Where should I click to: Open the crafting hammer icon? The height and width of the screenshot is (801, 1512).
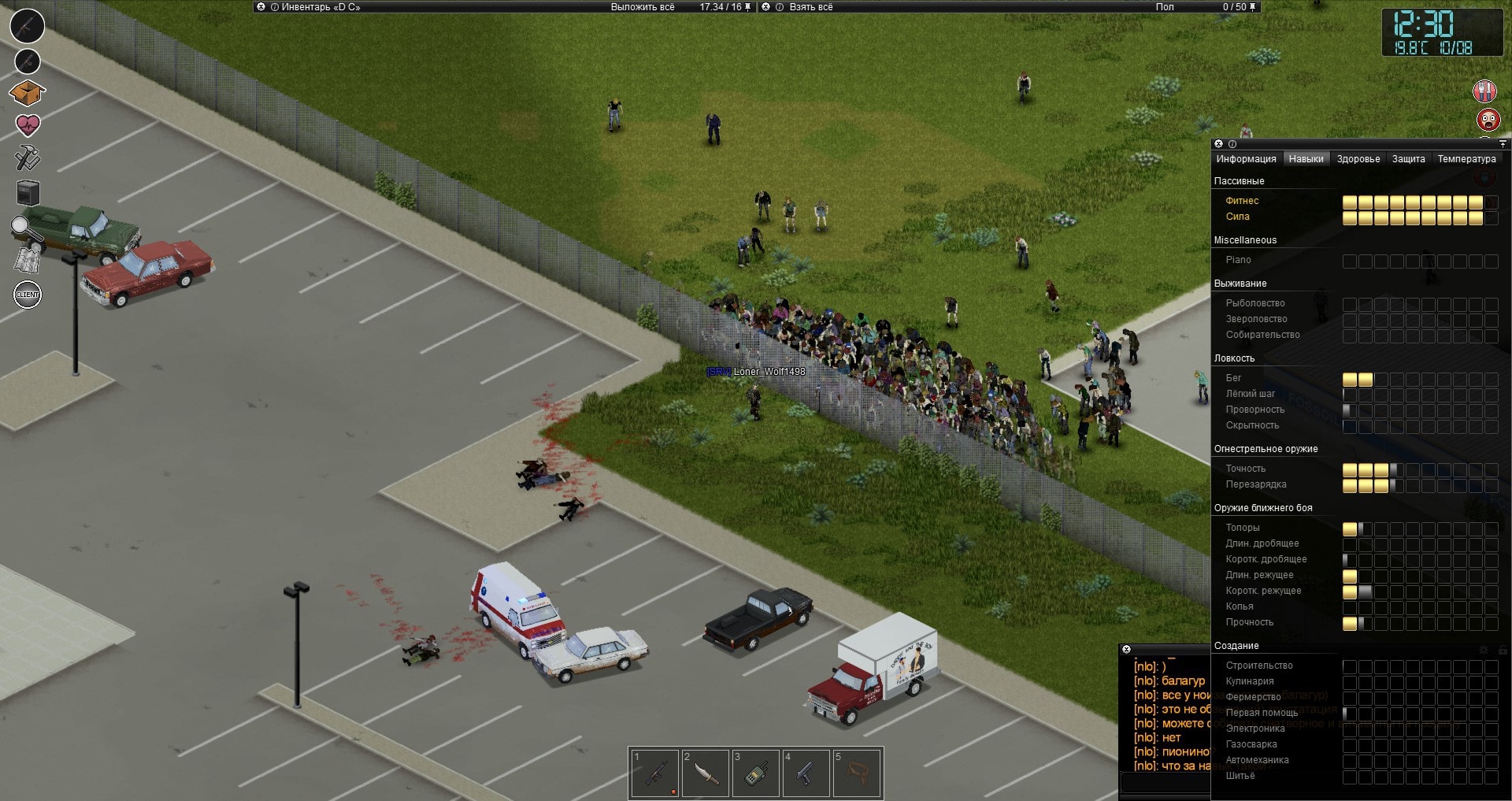pyautogui.click(x=28, y=158)
